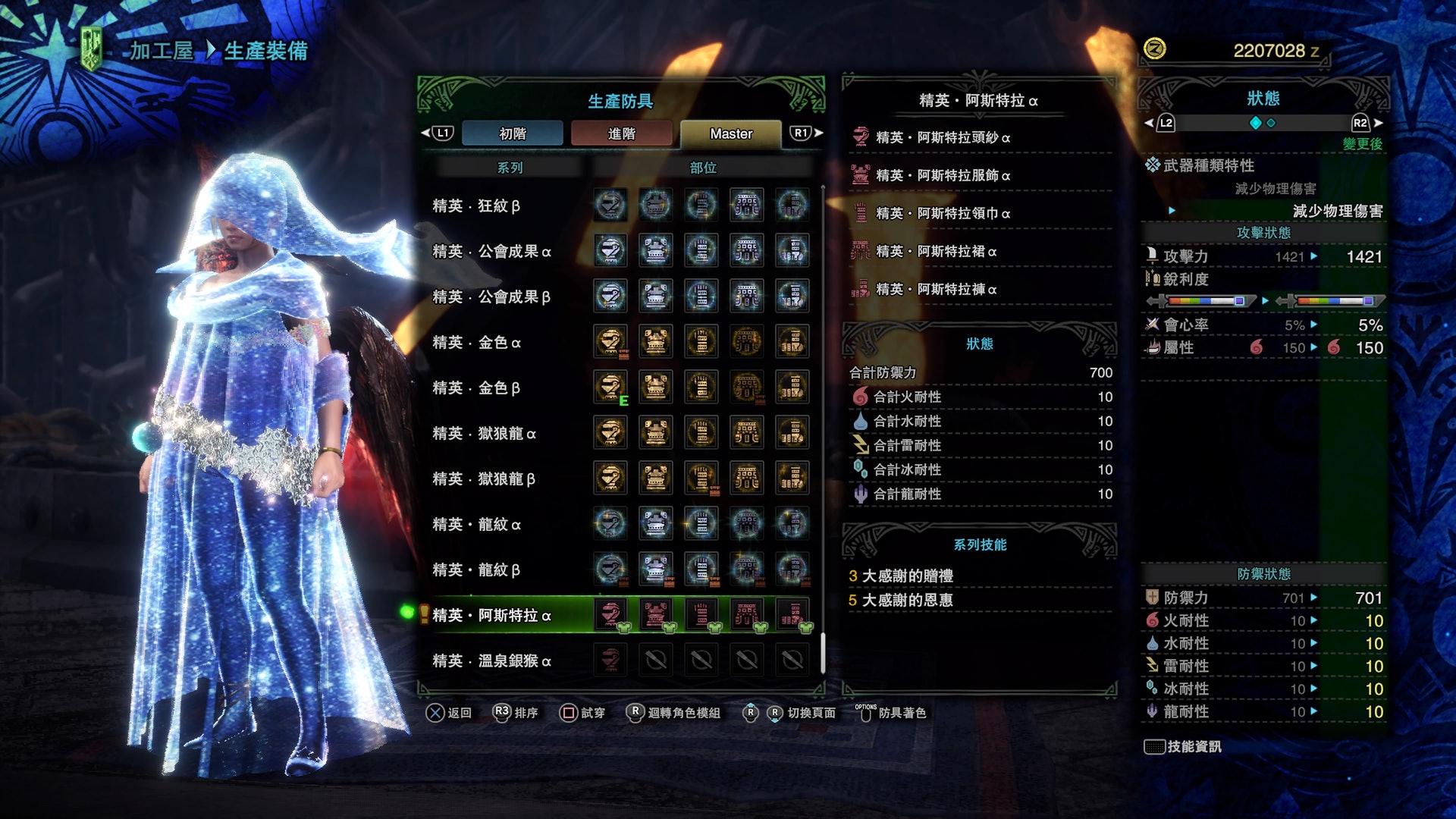Switch to the 初階 armor rank tab
The height and width of the screenshot is (819, 1456).
[x=512, y=133]
